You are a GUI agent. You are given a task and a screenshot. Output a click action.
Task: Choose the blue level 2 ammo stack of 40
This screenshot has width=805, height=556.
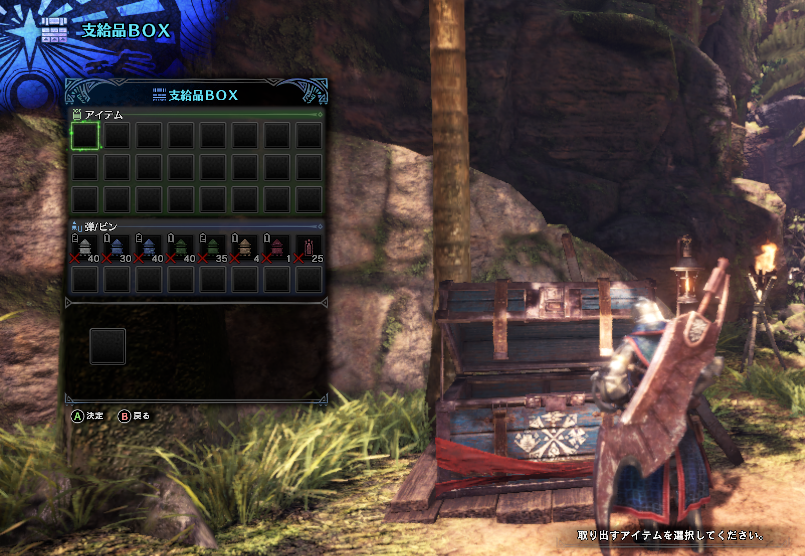click(x=150, y=249)
